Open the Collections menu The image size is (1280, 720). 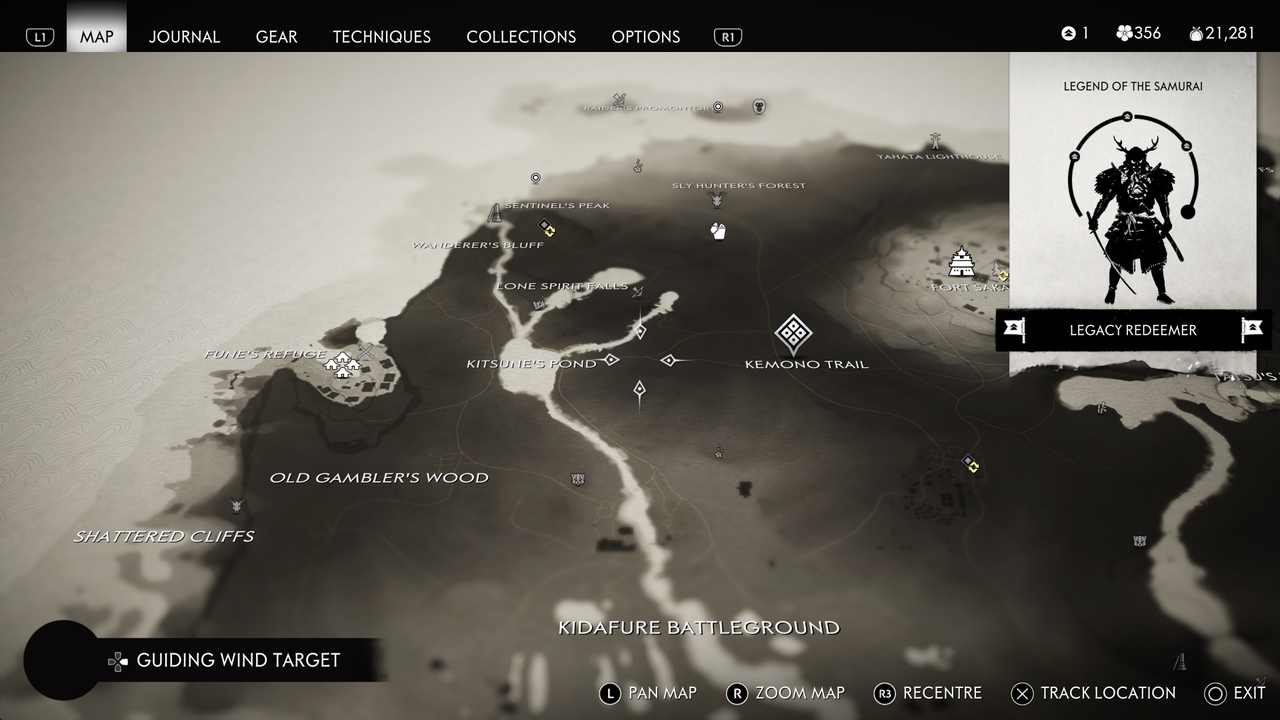pos(521,37)
